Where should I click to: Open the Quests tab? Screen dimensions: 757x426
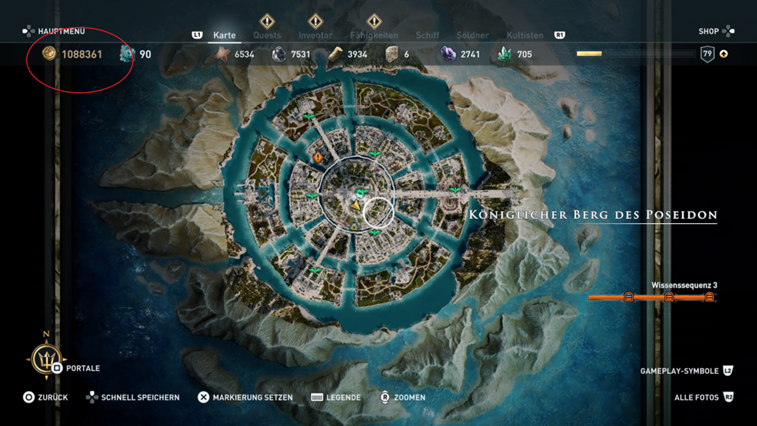[x=267, y=35]
